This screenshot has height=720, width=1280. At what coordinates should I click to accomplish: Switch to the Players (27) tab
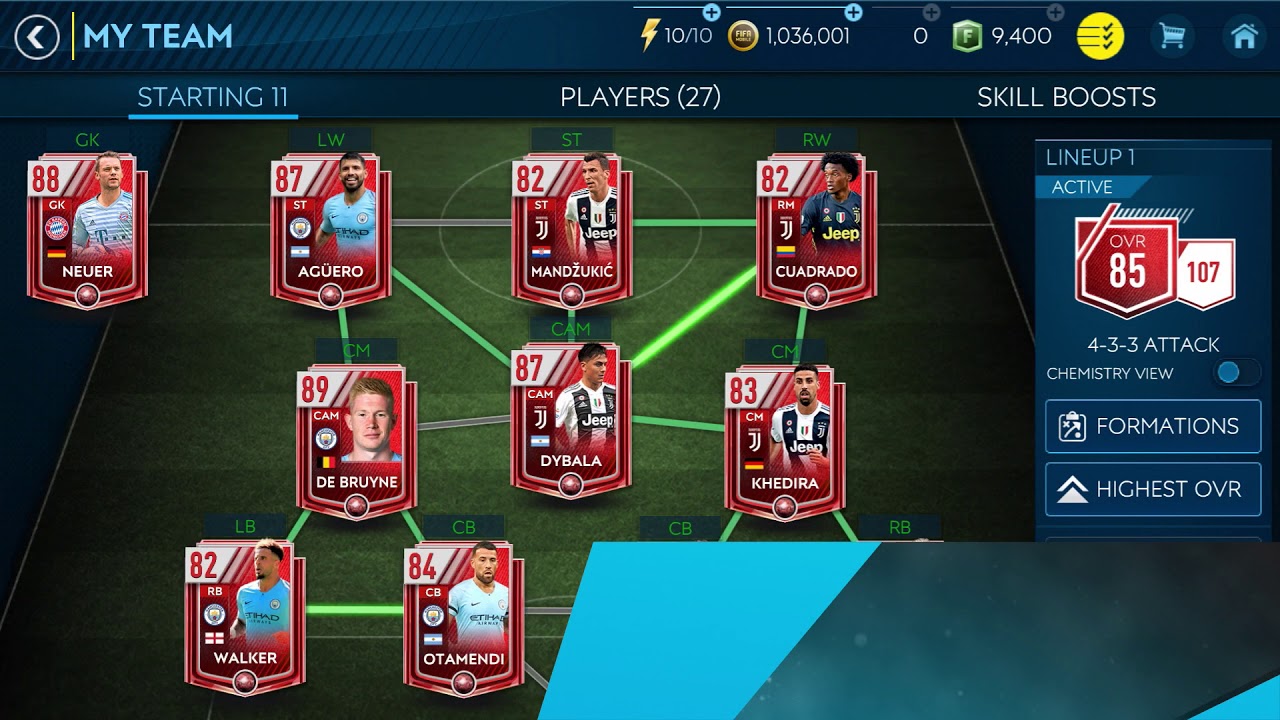640,97
